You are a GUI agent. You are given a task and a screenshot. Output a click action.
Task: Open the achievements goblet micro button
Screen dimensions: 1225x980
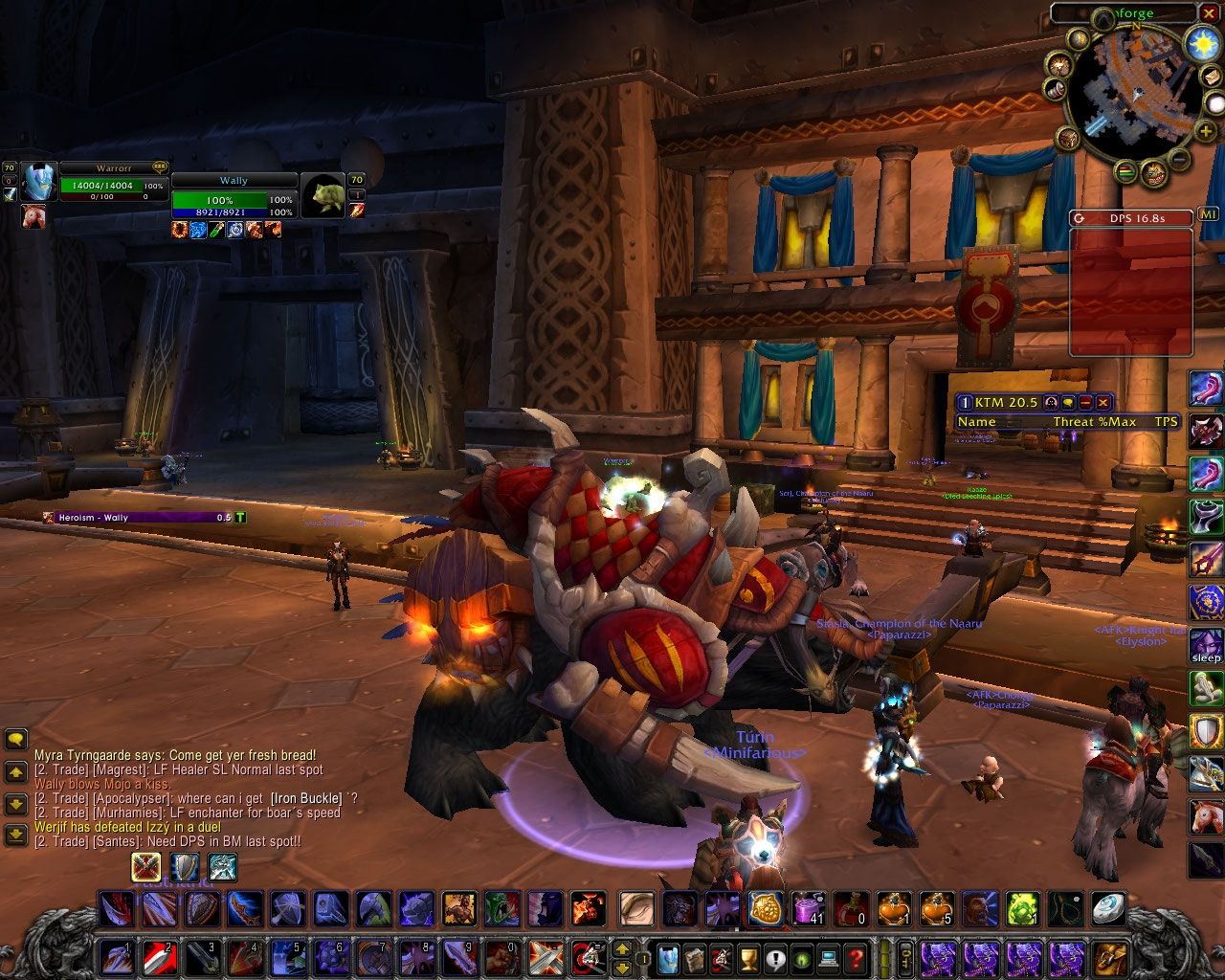749,956
